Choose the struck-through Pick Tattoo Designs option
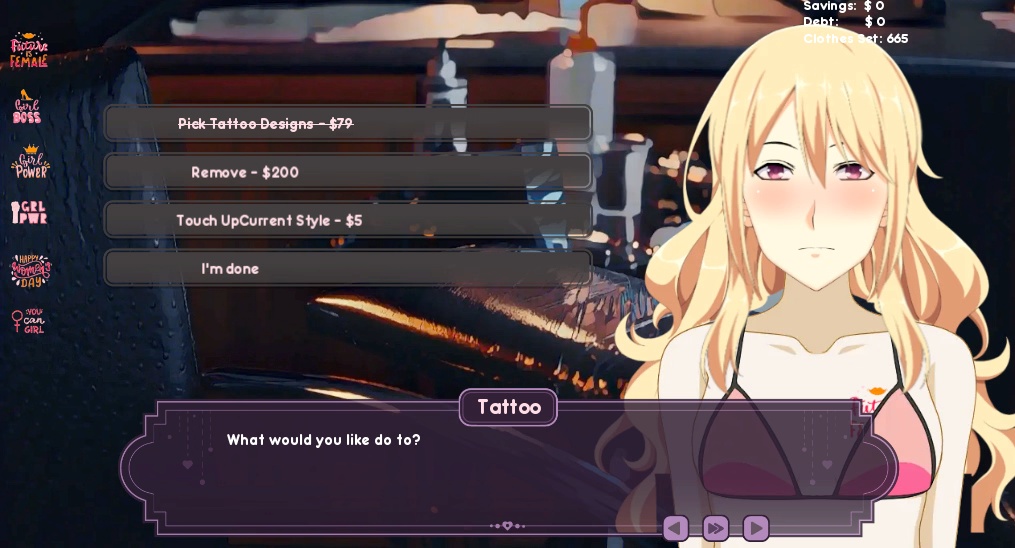 348,124
